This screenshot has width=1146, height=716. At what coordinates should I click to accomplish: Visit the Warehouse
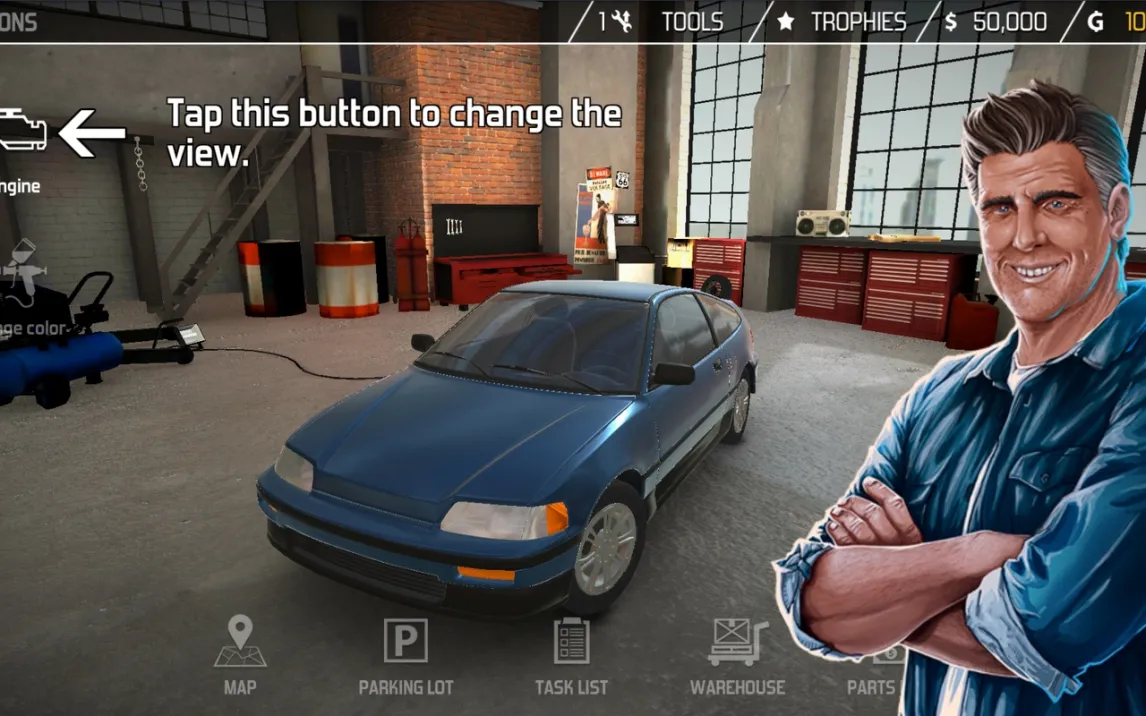click(x=737, y=653)
